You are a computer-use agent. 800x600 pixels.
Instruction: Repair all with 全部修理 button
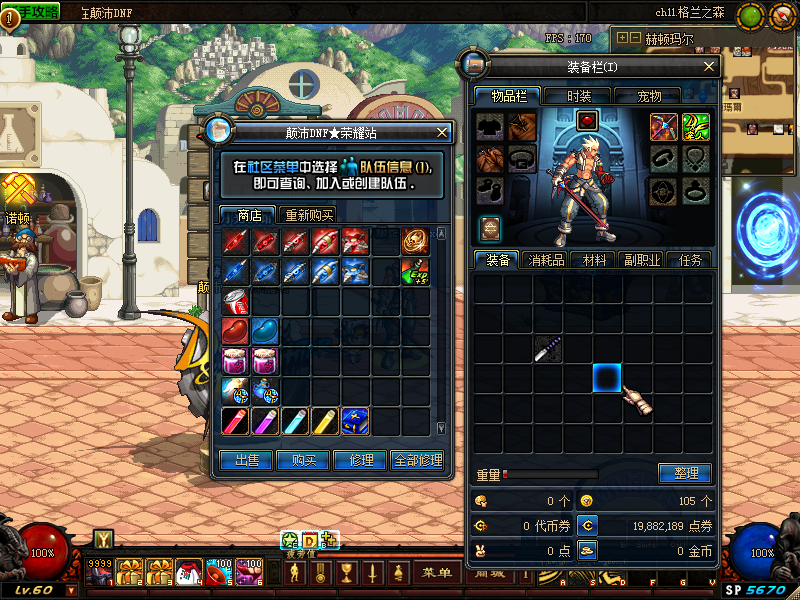(x=417, y=460)
